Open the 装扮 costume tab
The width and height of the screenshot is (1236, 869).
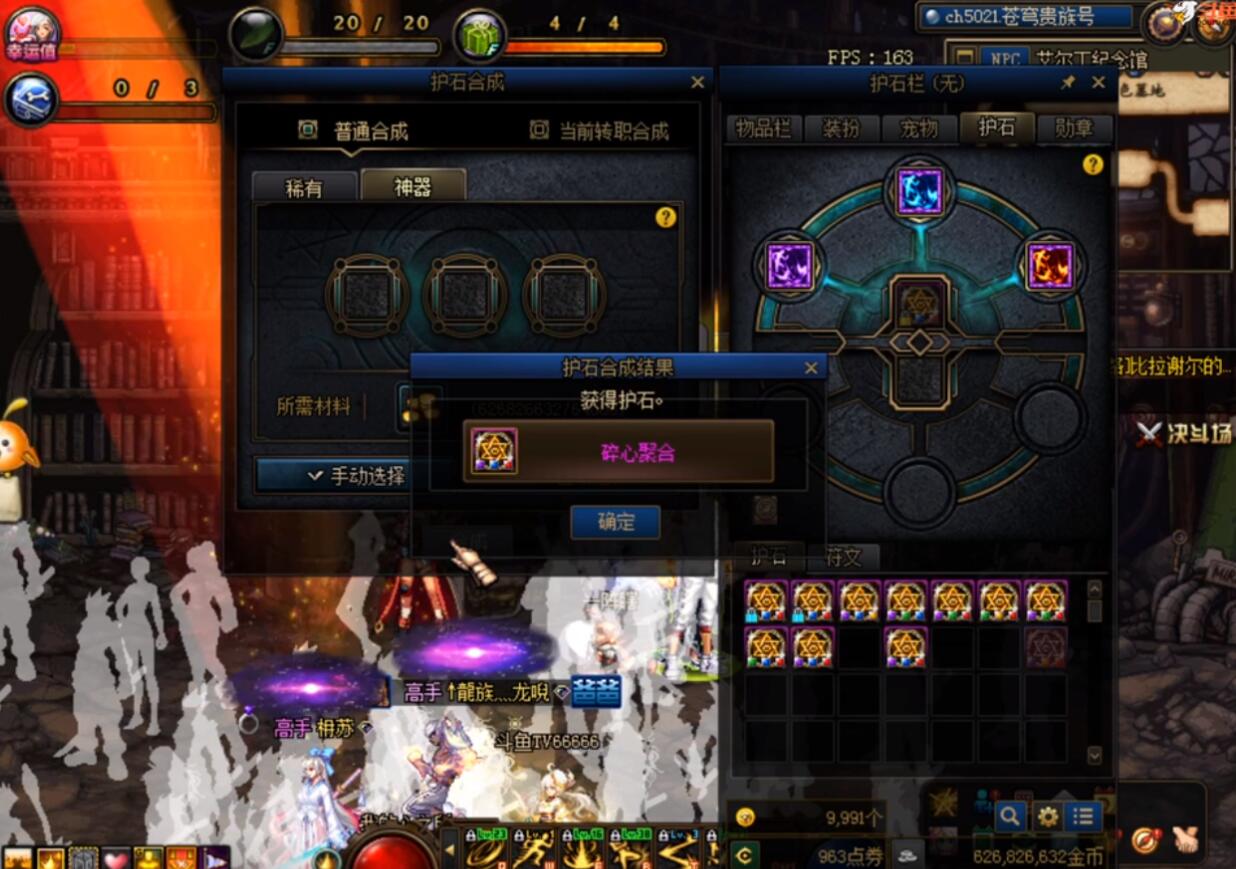point(841,128)
